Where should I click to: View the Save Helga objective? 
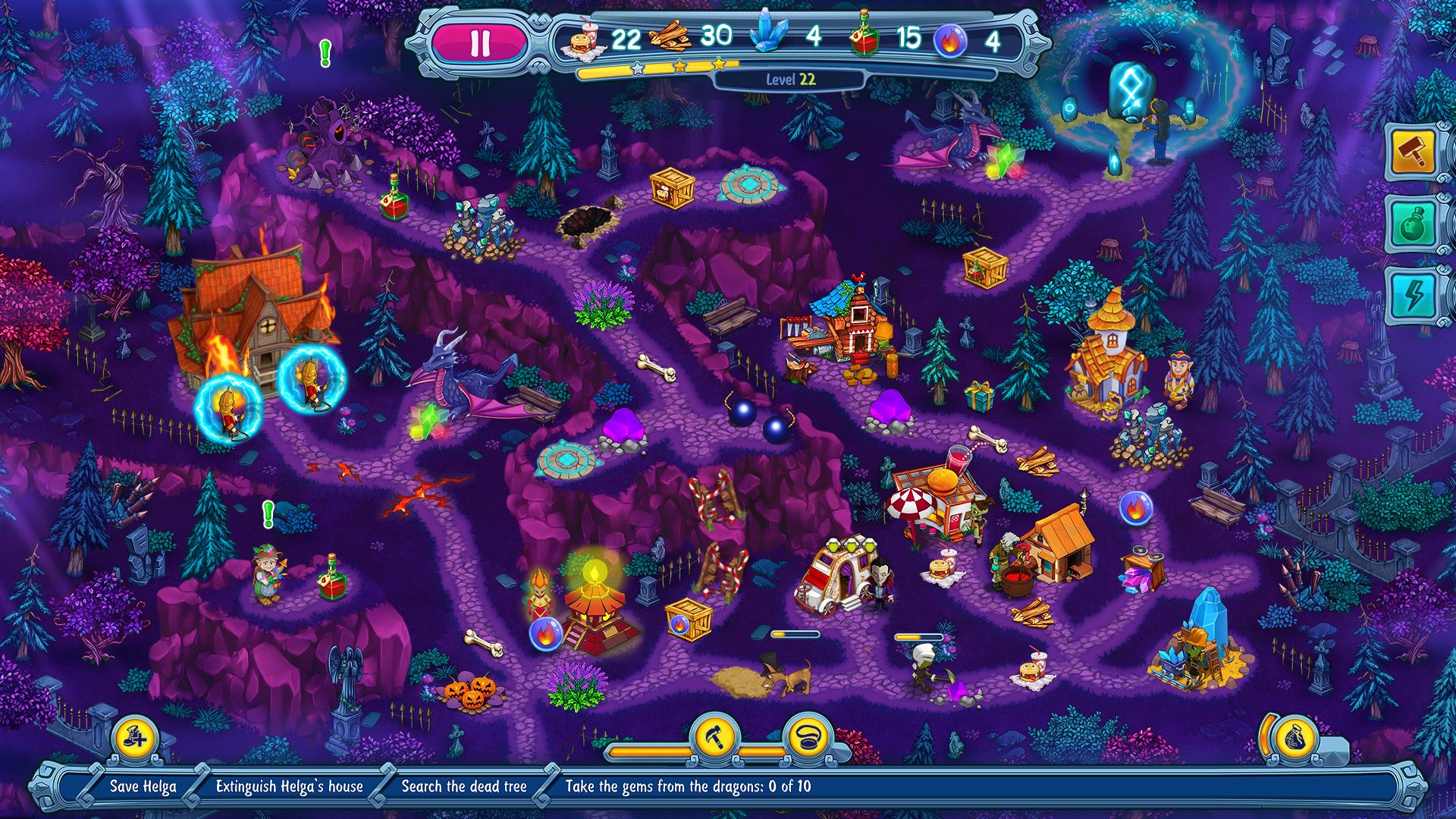pos(143,786)
